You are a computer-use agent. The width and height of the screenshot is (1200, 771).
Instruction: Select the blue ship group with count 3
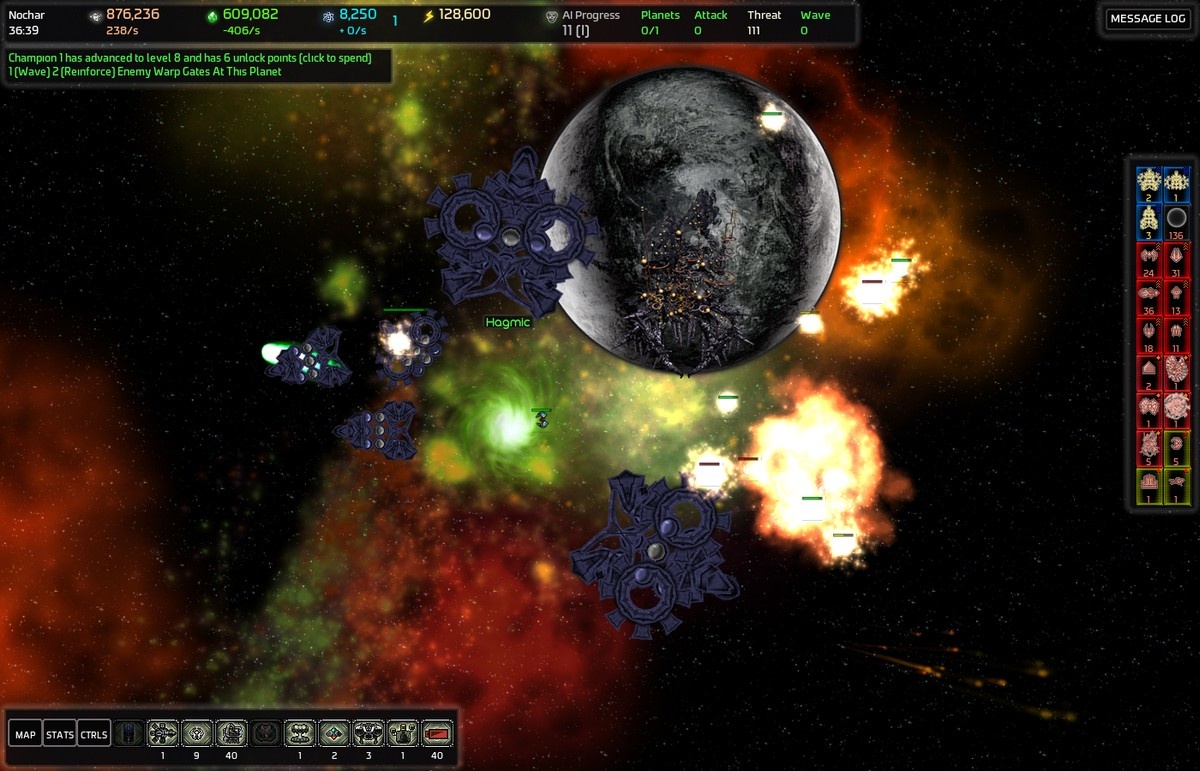[x=1149, y=220]
